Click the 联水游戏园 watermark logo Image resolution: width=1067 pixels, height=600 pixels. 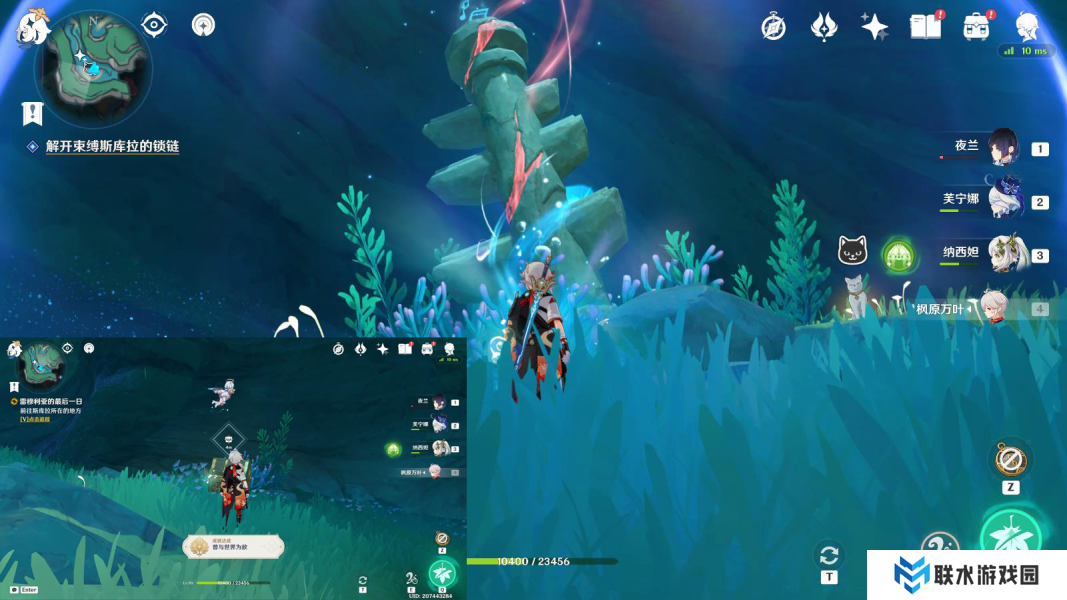(966, 575)
